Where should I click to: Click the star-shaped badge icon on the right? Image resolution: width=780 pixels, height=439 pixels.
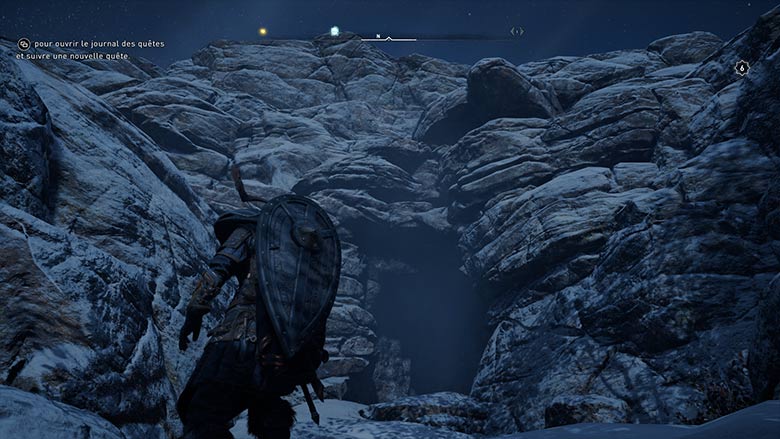741,68
